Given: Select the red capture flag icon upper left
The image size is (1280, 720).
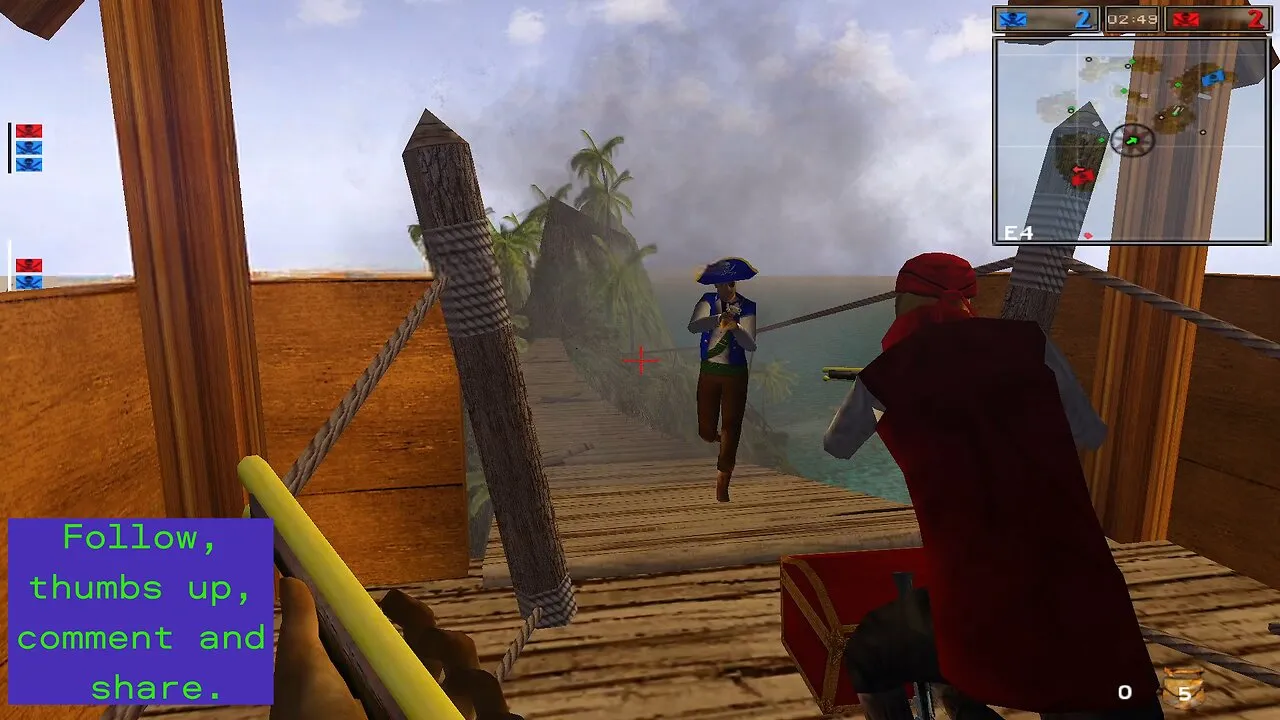Looking at the screenshot, I should click(x=29, y=131).
